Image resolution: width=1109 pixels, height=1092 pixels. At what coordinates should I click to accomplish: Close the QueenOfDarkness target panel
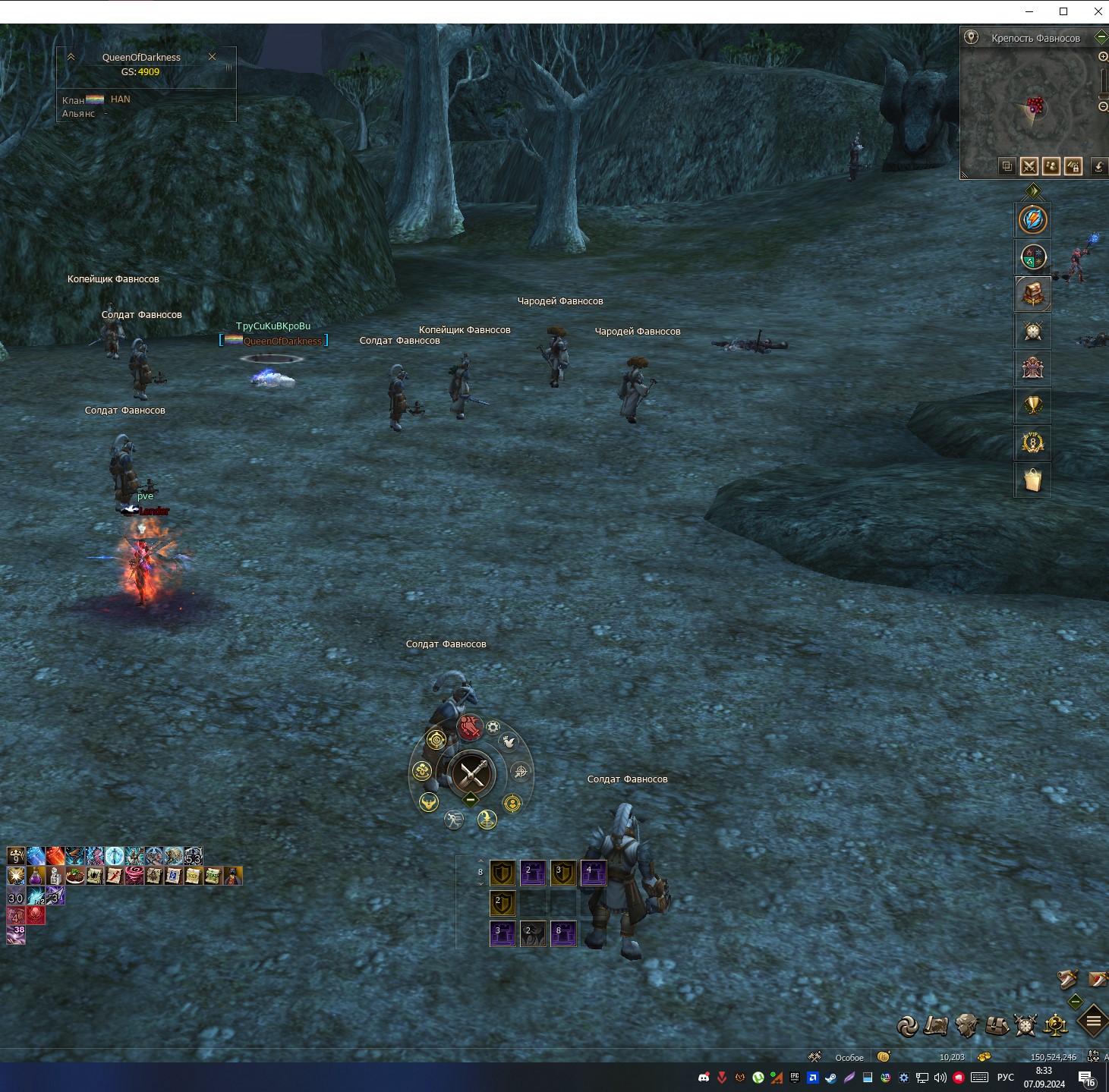point(212,57)
